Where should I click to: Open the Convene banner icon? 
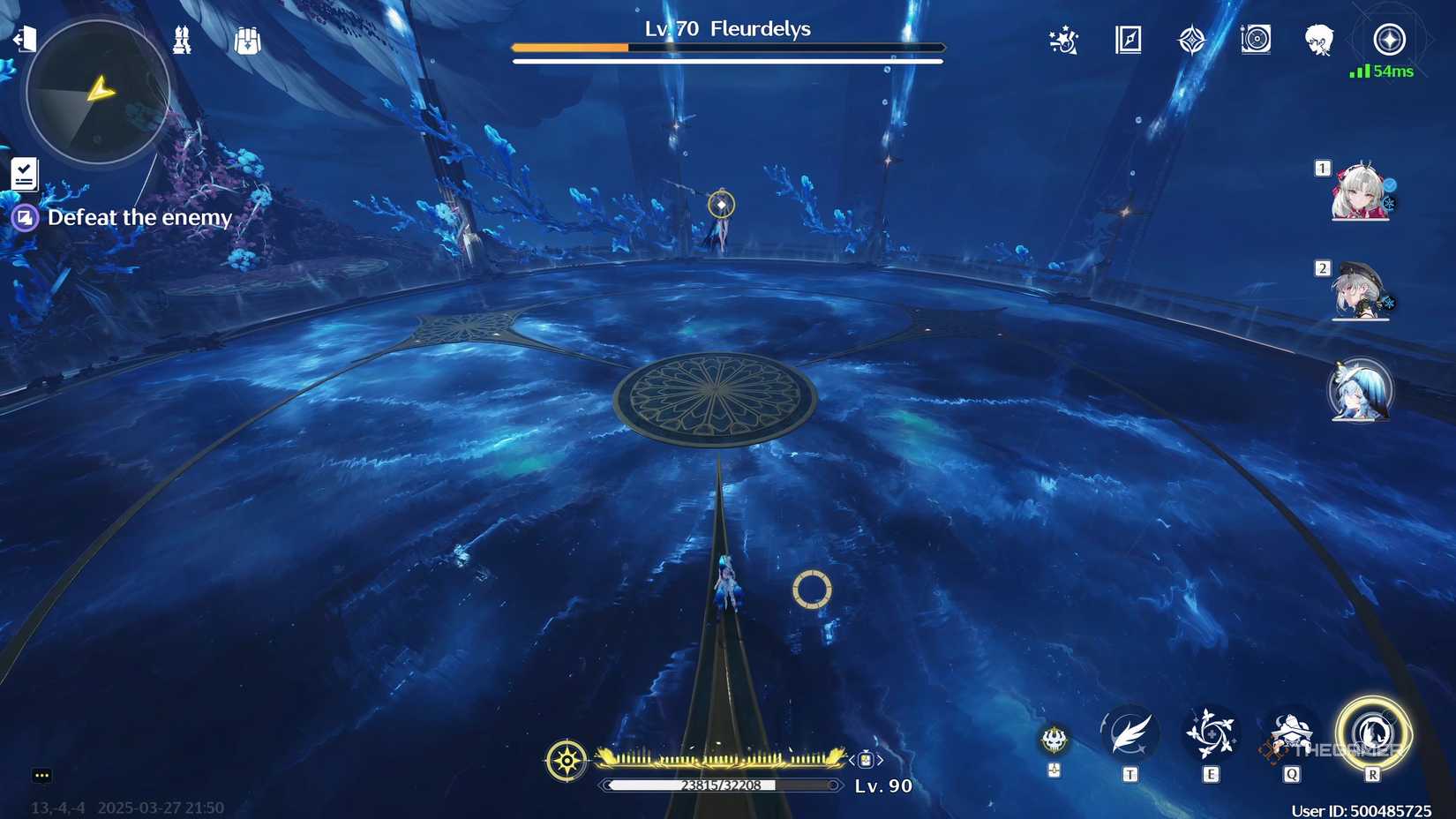(1192, 40)
